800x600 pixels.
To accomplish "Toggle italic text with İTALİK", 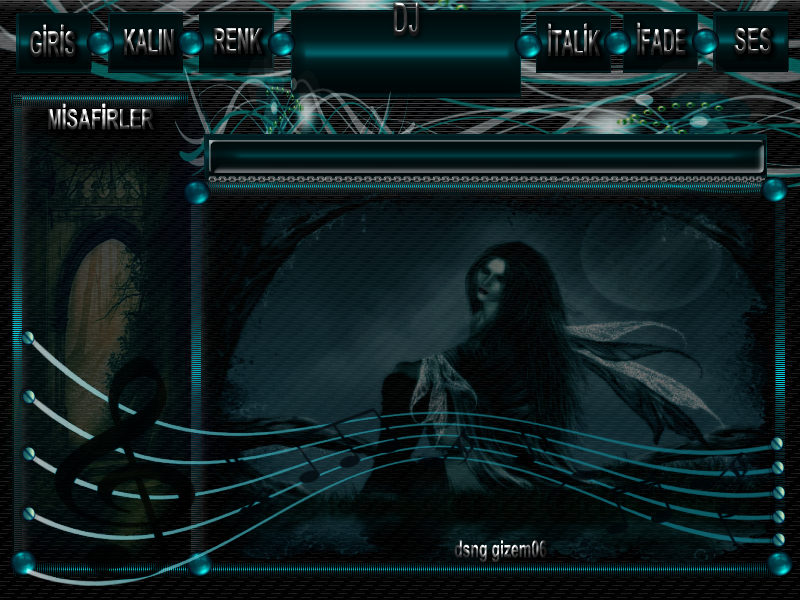I will point(573,42).
